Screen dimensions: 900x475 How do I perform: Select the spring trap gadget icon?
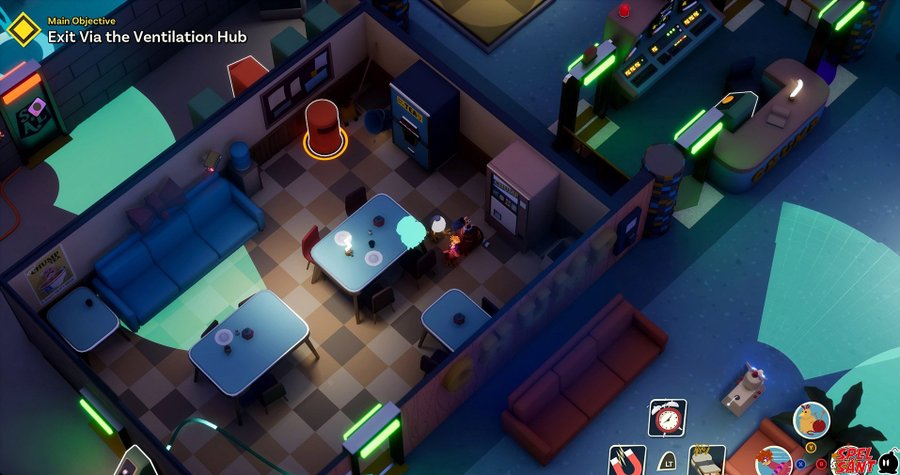tap(707, 461)
